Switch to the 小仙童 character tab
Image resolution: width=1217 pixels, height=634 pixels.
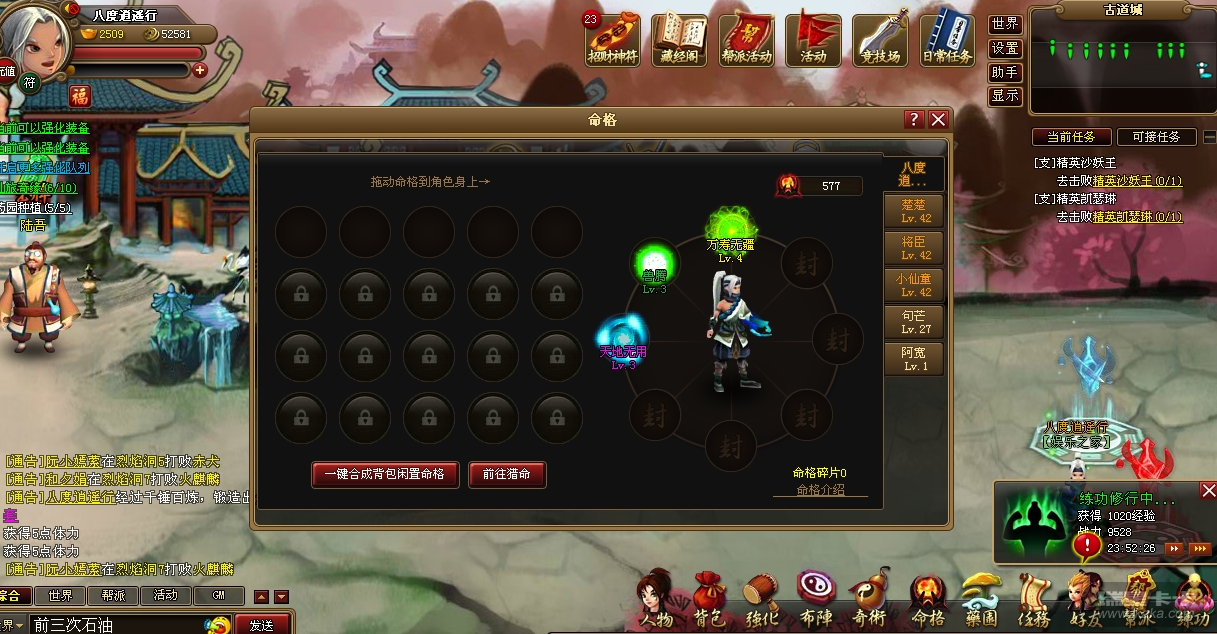915,285
